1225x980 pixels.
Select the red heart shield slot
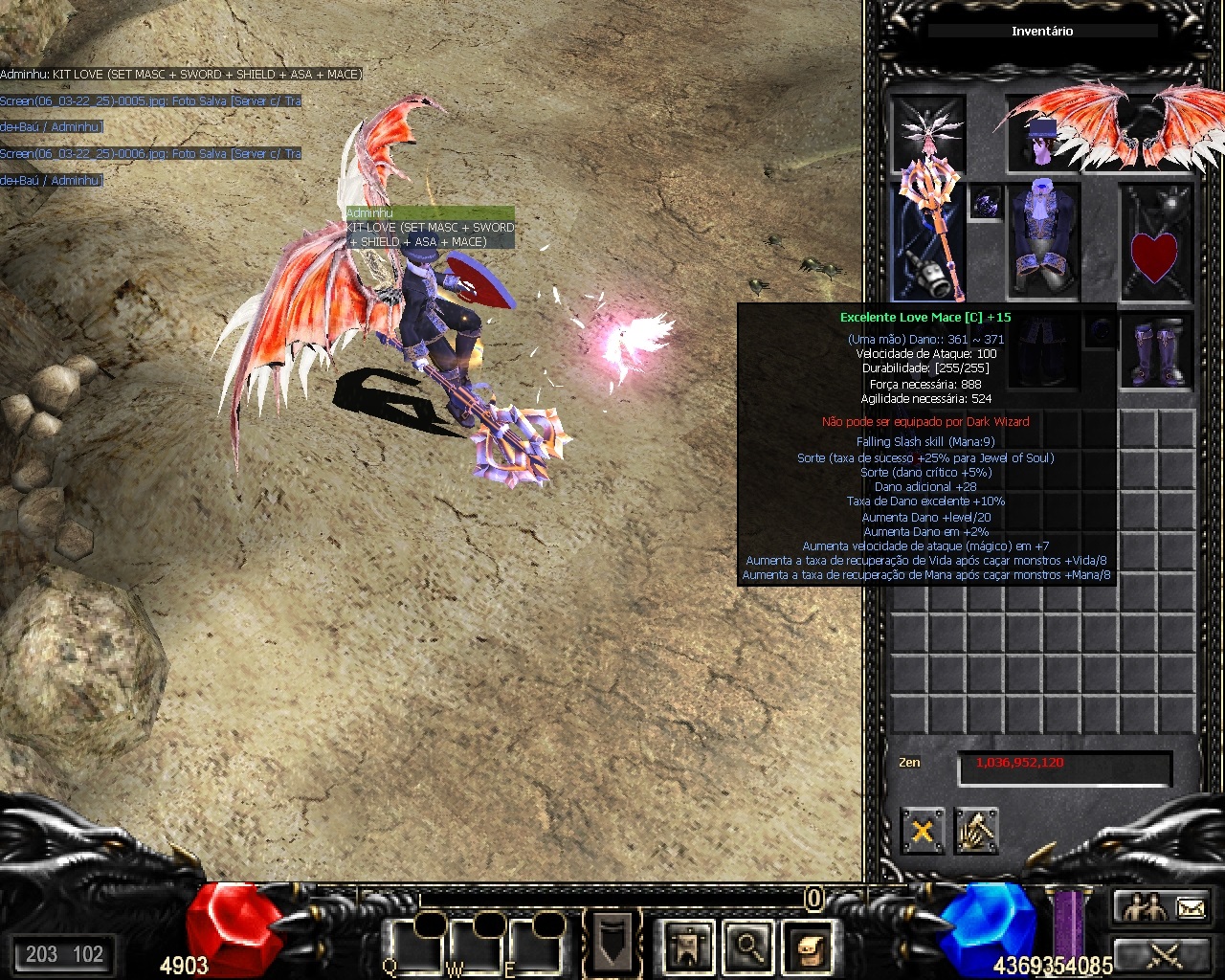[x=1156, y=241]
